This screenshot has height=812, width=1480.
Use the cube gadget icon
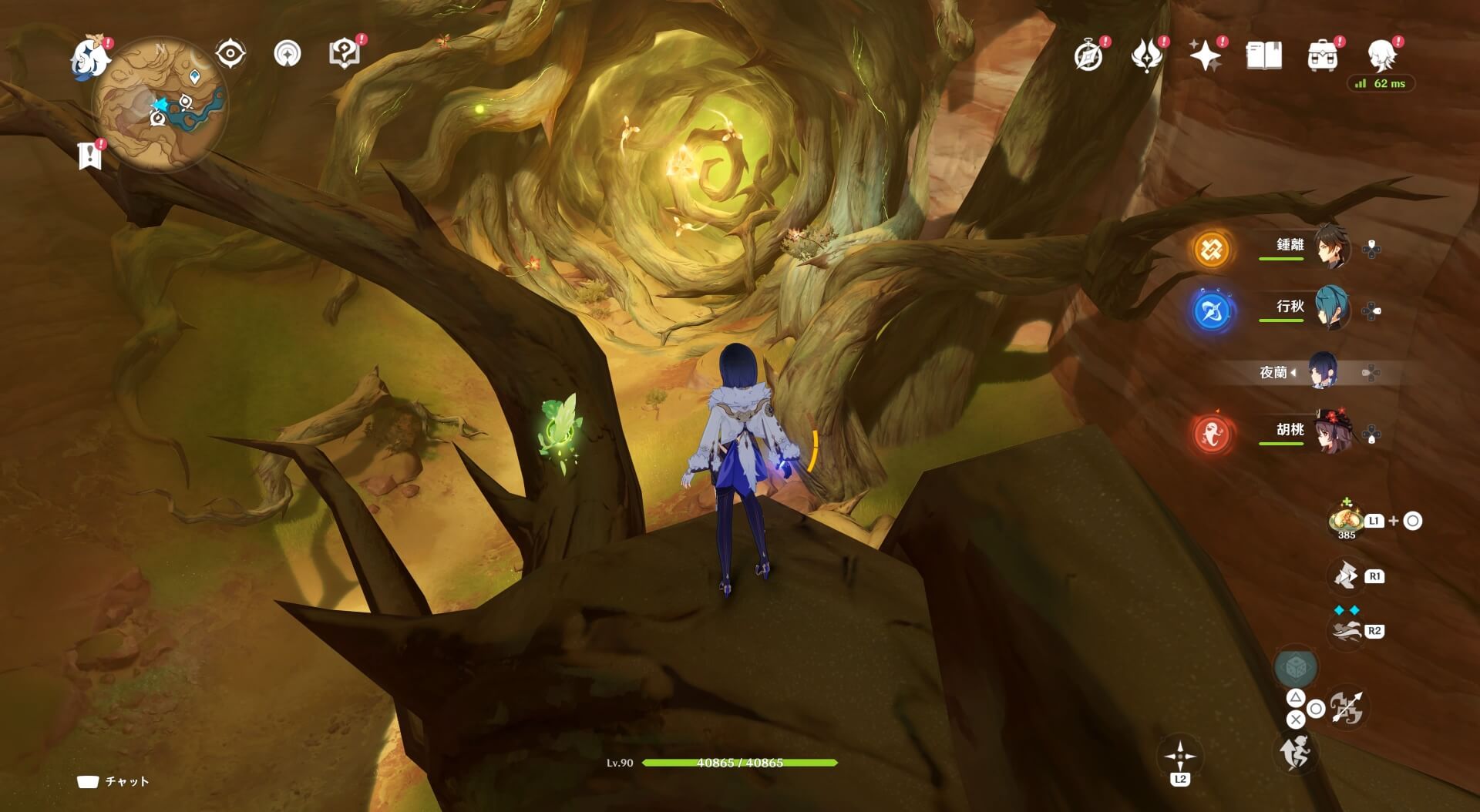1296,667
